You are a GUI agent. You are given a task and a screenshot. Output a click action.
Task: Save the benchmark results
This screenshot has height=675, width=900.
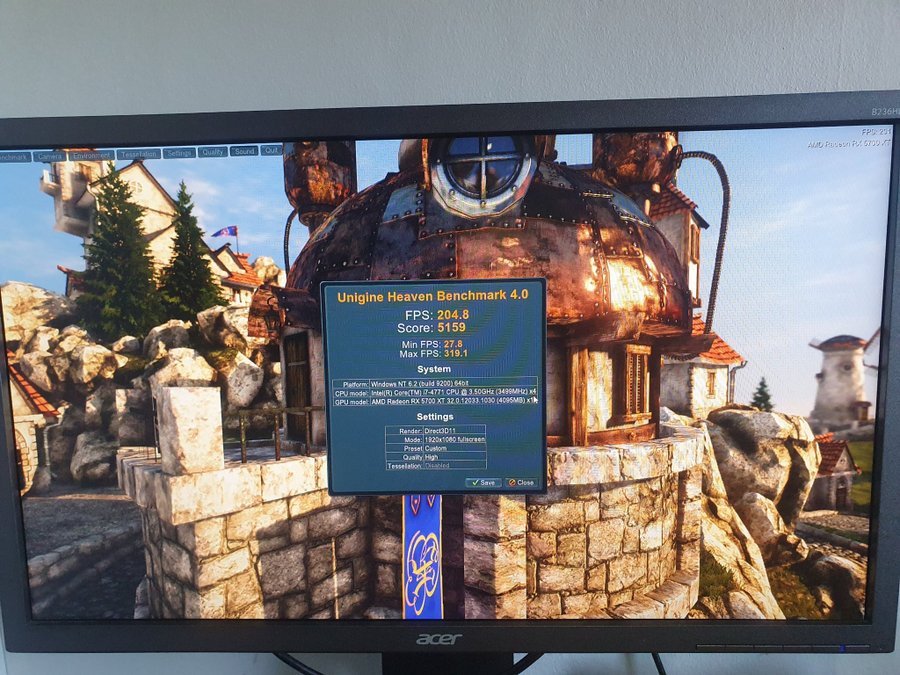483,482
